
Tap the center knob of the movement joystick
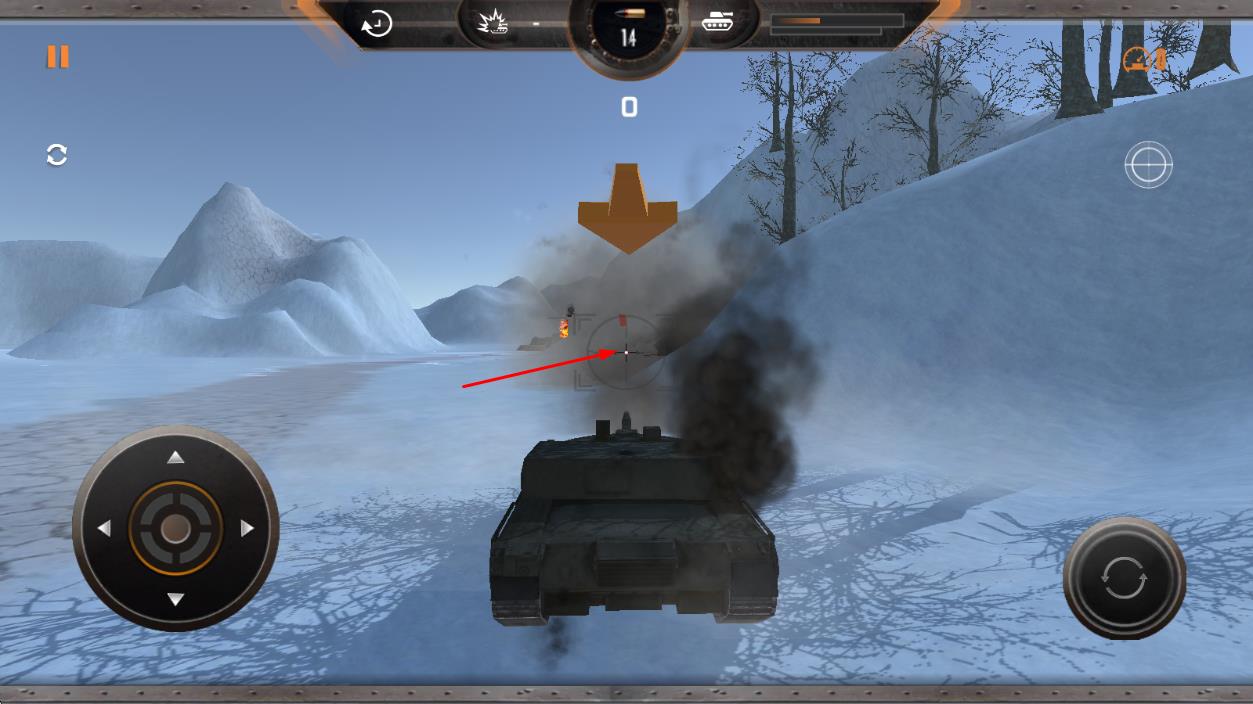pyautogui.click(x=176, y=529)
